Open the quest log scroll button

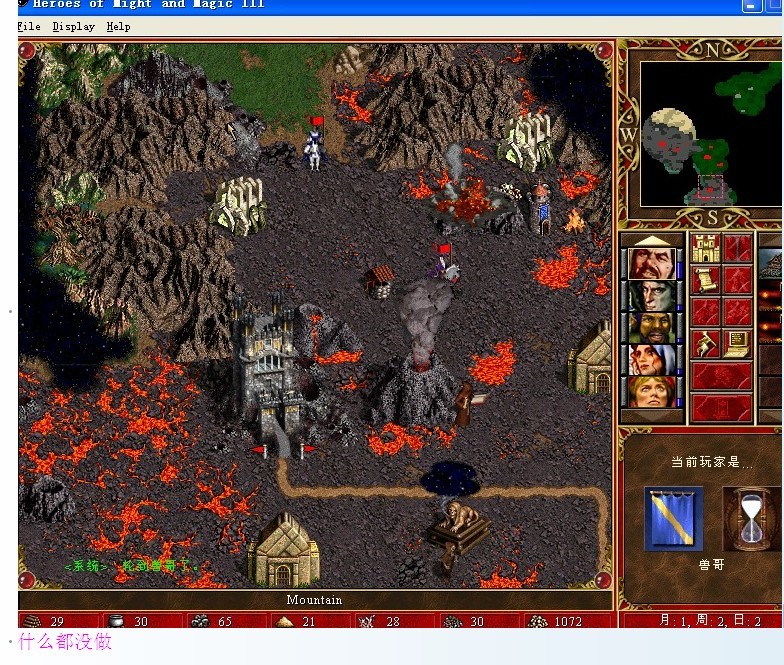click(706, 280)
